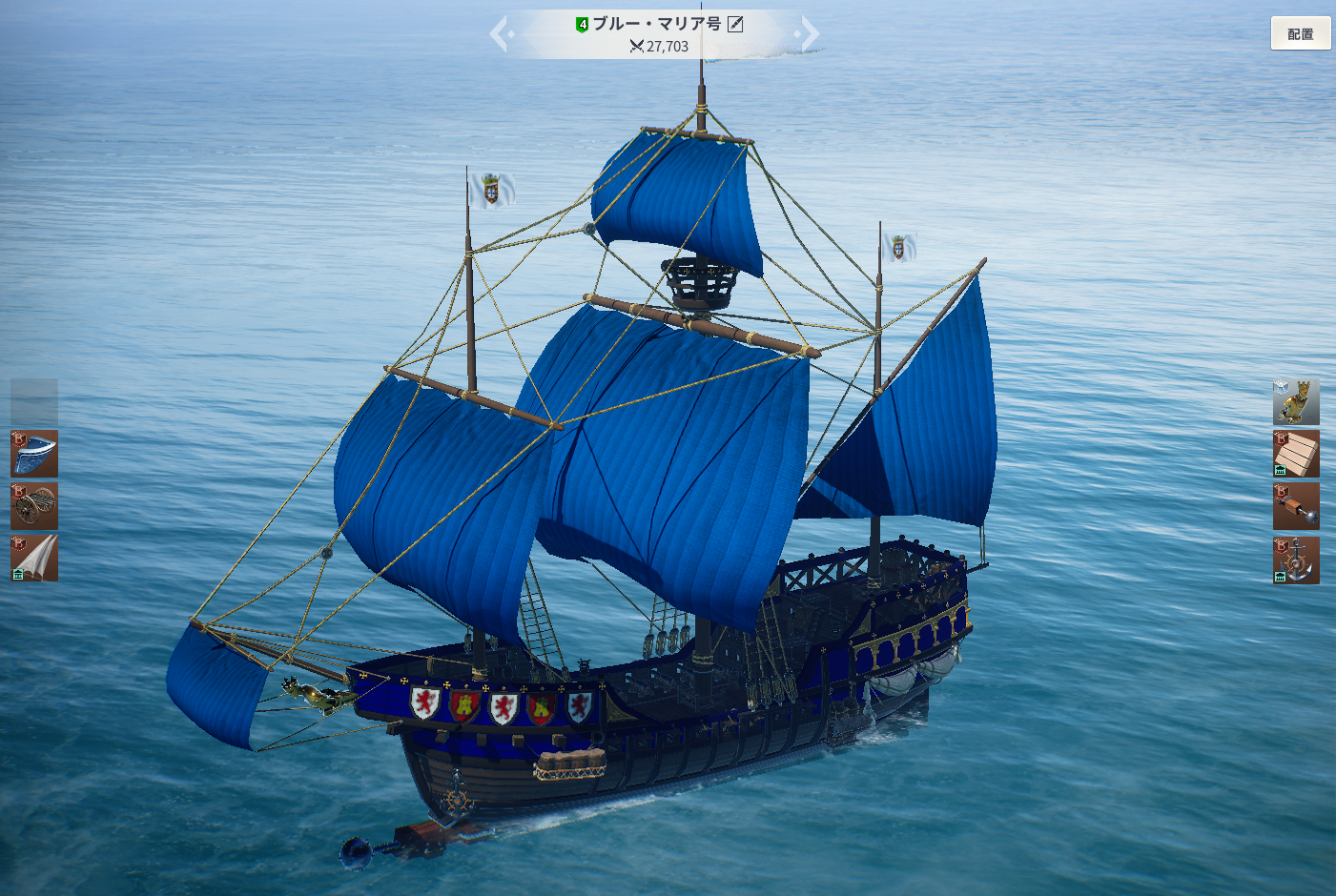The height and width of the screenshot is (896, 1336).
Task: Click the 配置 button
Action: (x=1300, y=33)
